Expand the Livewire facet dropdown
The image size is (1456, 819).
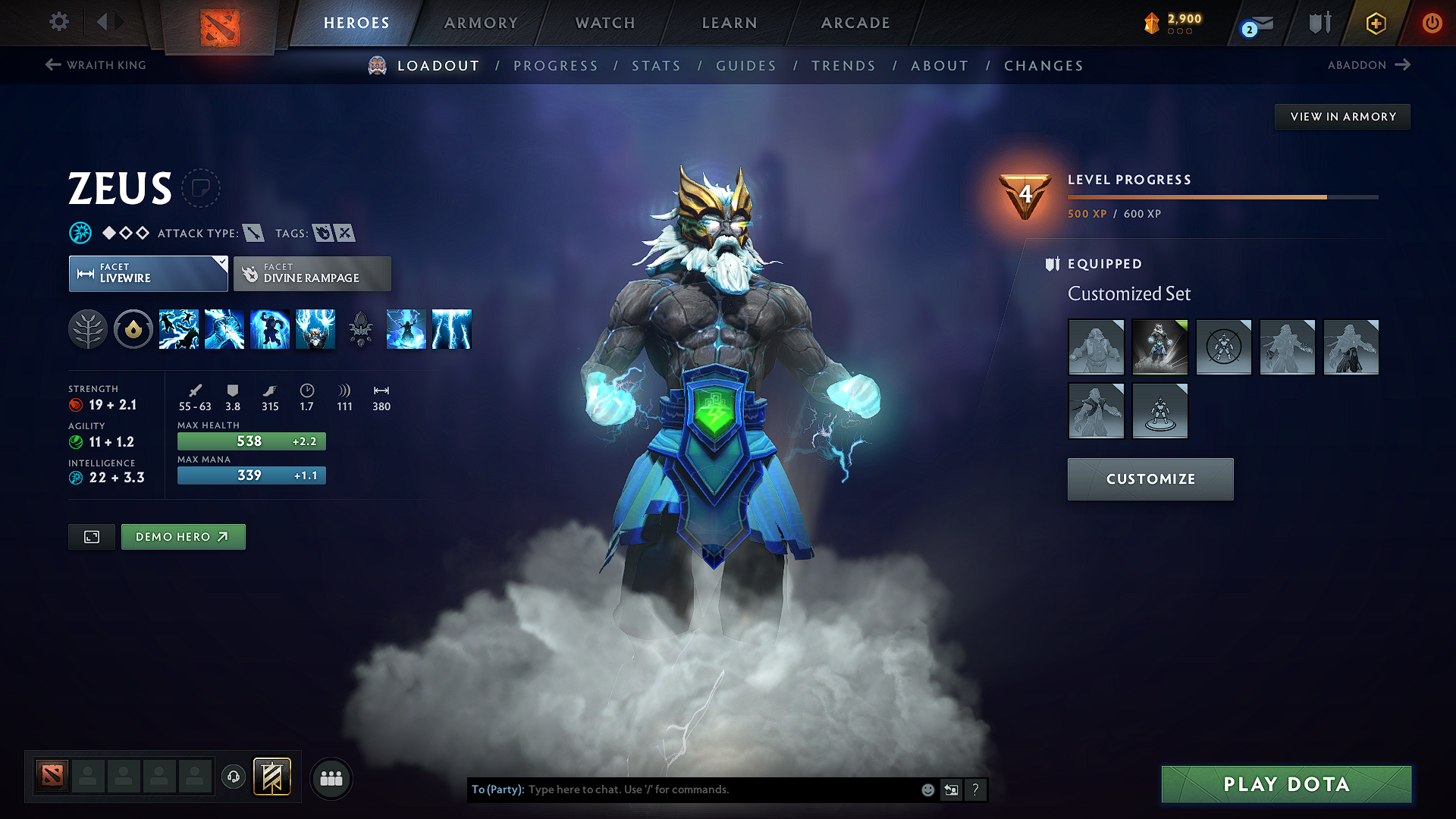220,264
